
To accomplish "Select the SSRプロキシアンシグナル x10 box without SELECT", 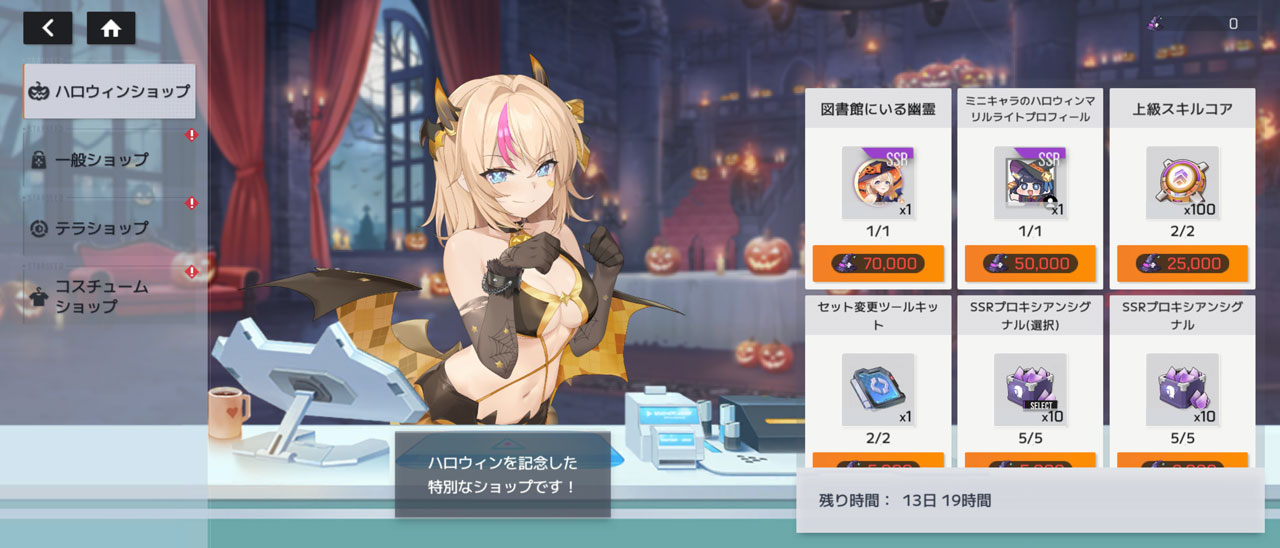I will 1182,389.
